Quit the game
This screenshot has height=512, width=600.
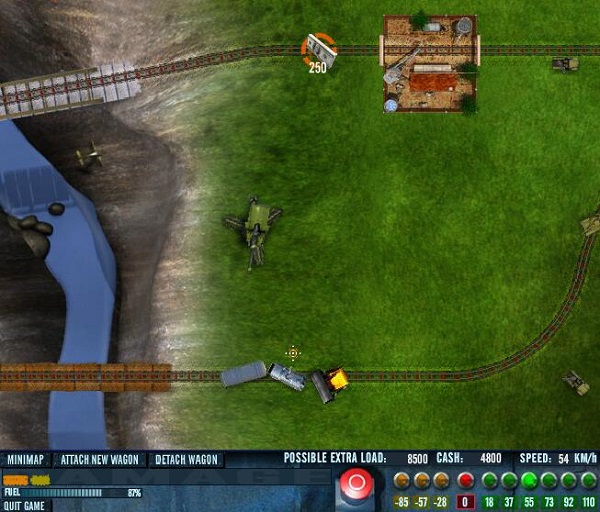pyautogui.click(x=25, y=505)
